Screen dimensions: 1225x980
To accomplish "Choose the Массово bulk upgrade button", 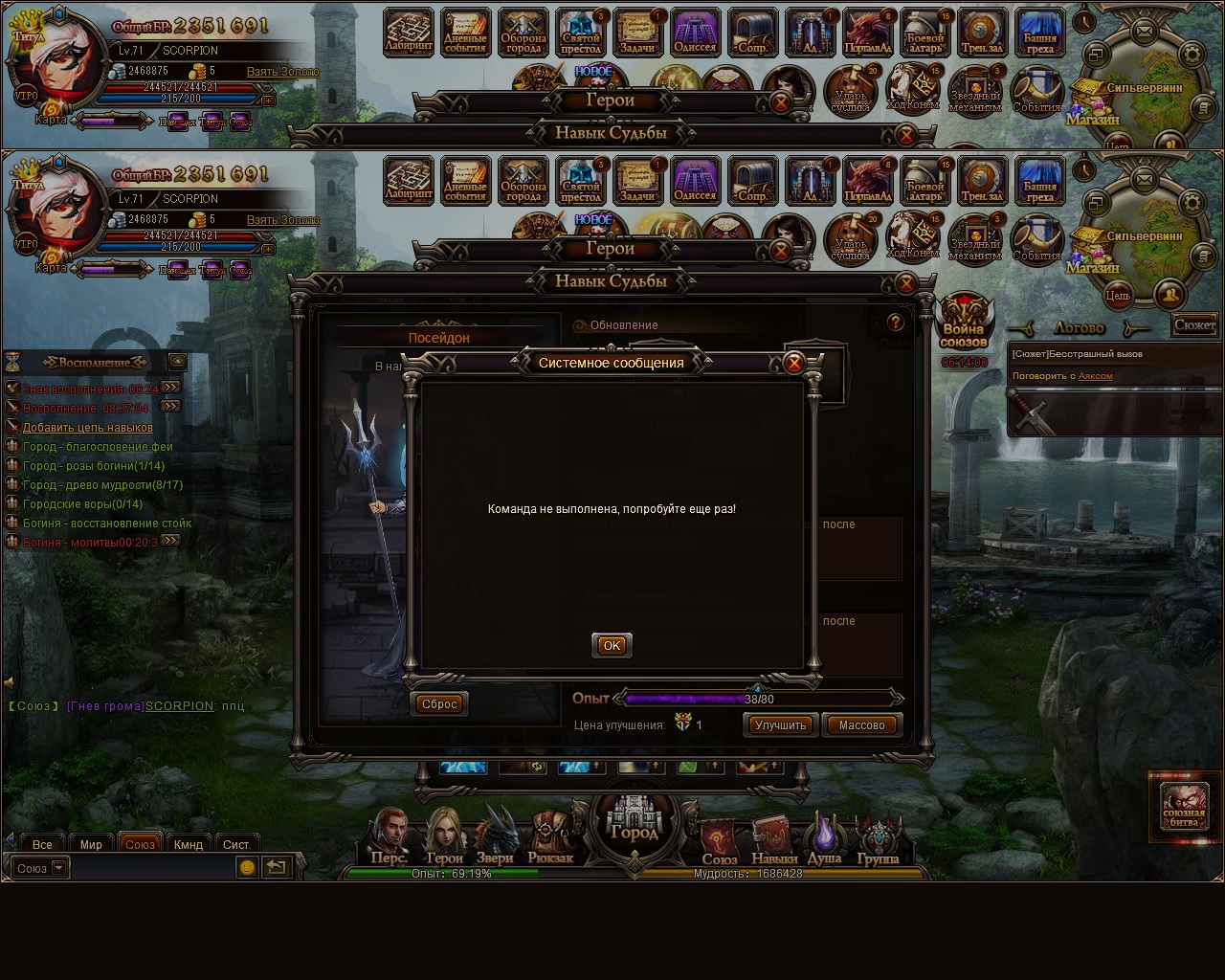I will click(861, 724).
